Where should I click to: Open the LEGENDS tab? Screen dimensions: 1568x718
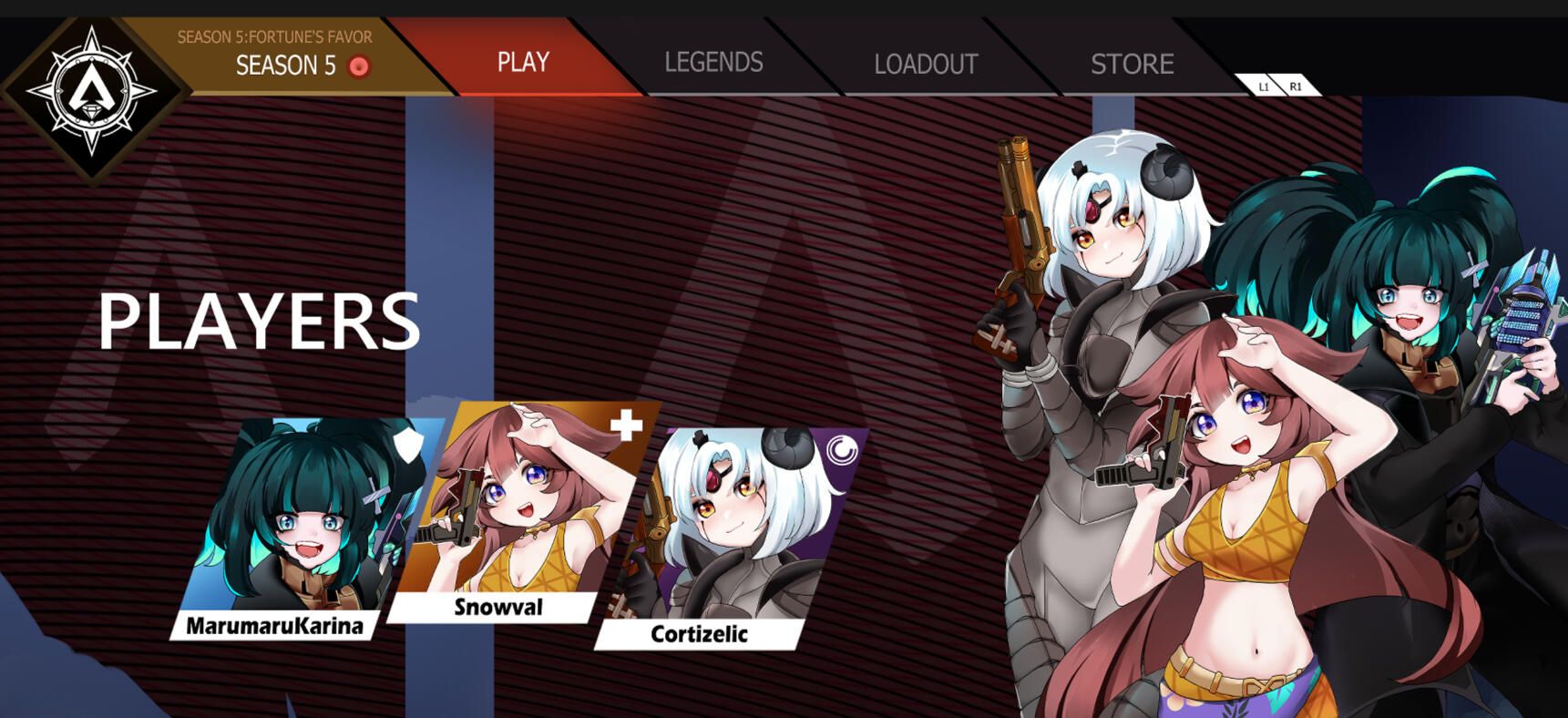(713, 62)
